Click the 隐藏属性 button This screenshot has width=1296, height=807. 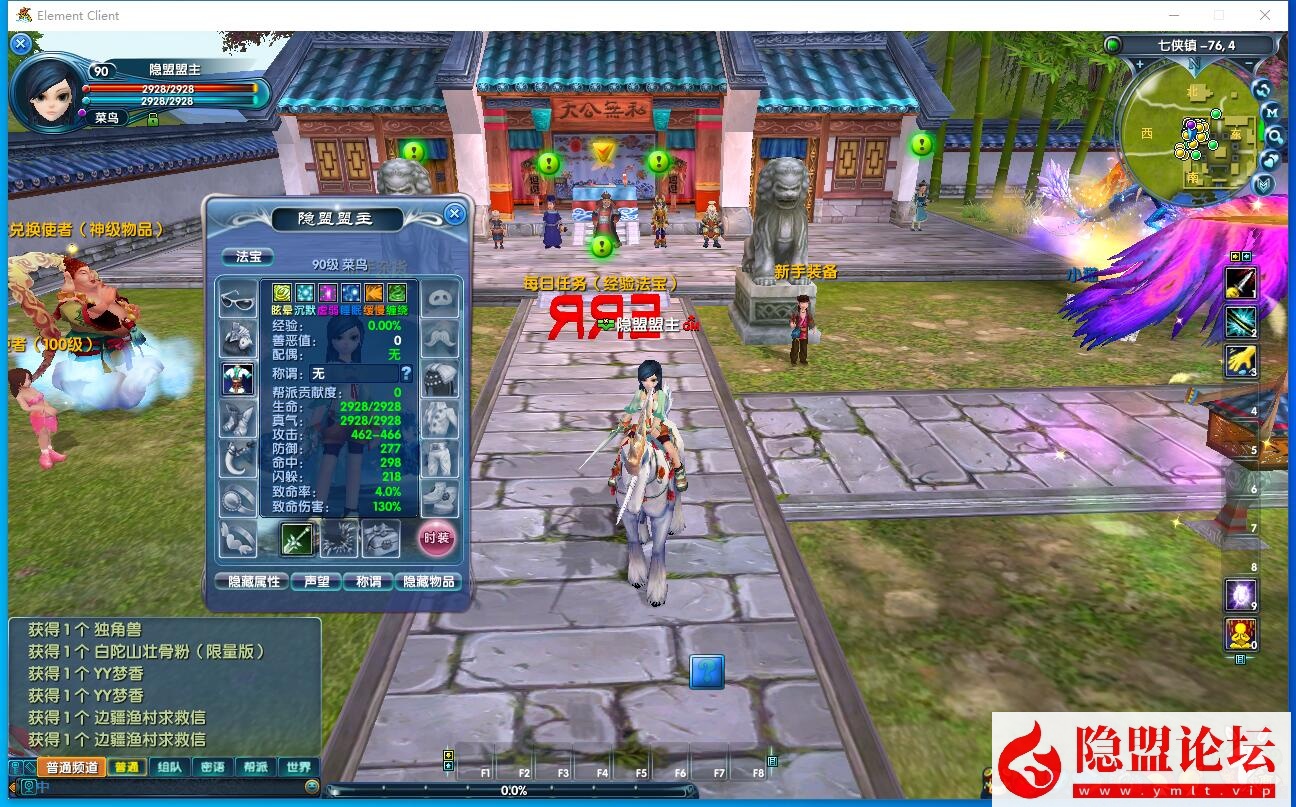(253, 581)
